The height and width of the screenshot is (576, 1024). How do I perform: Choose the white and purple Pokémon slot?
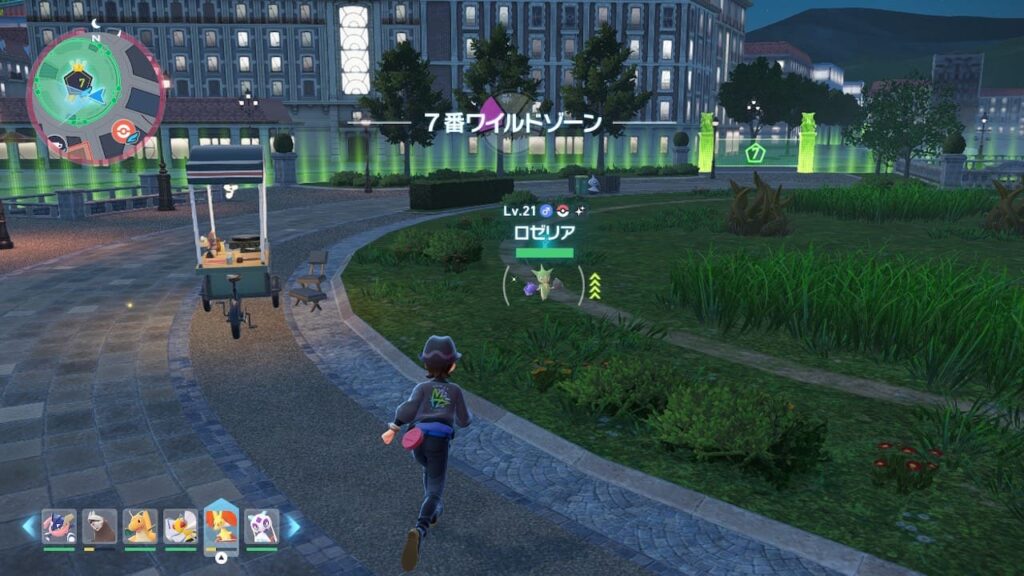[261, 526]
